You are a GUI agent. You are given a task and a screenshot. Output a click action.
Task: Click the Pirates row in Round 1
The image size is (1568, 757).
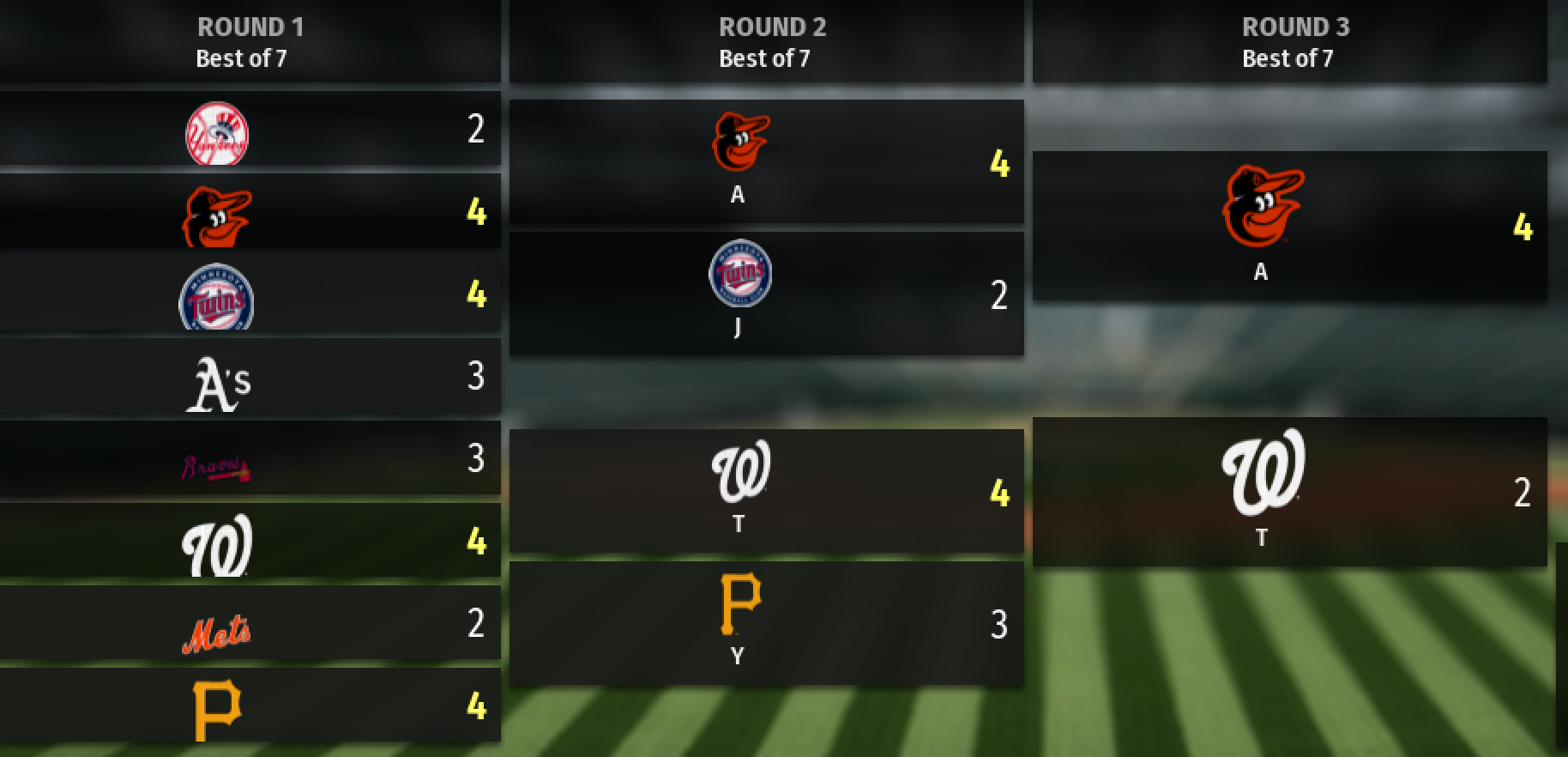[x=249, y=706]
